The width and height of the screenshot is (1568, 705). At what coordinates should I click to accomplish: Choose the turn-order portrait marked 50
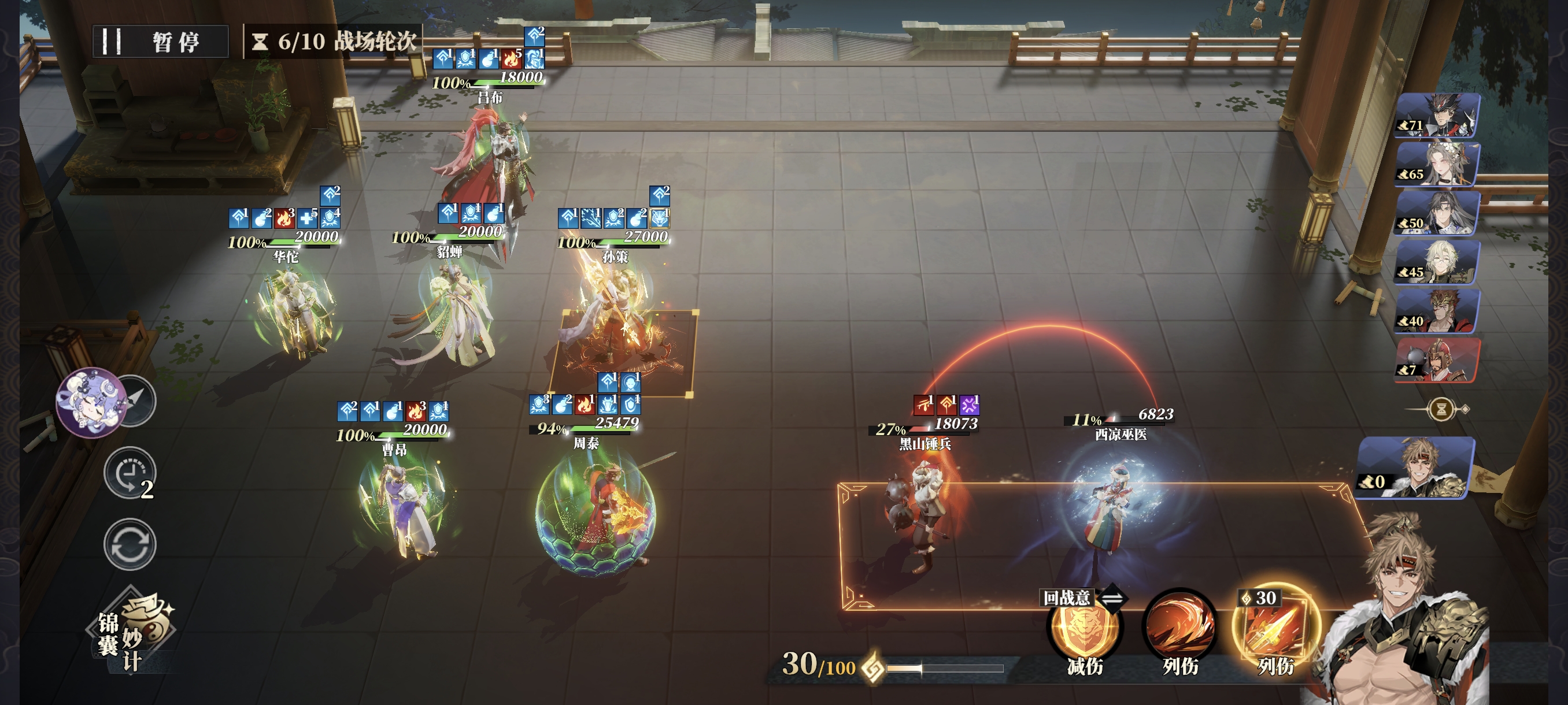[x=1436, y=213]
